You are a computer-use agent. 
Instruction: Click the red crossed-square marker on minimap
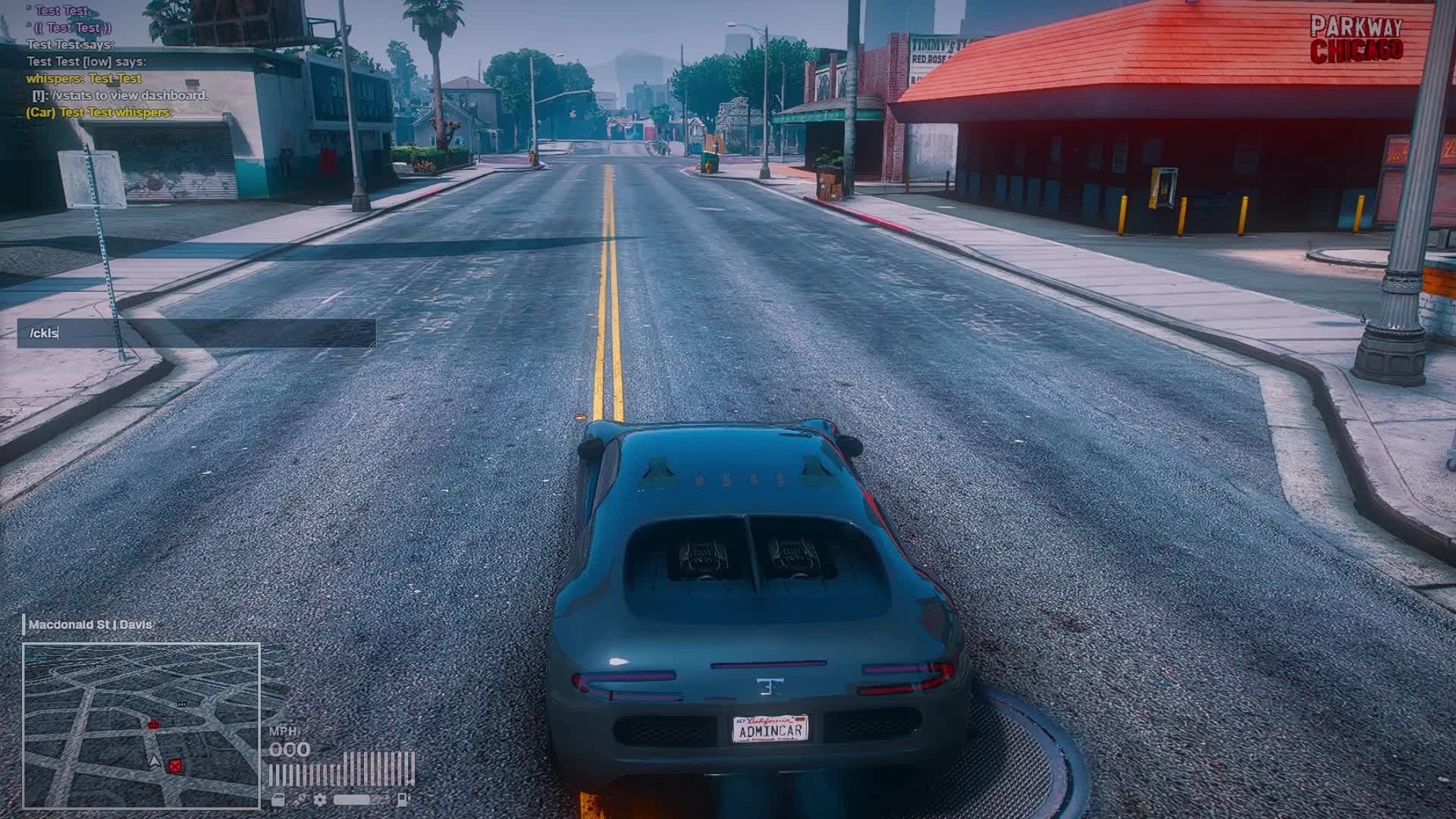click(x=175, y=766)
